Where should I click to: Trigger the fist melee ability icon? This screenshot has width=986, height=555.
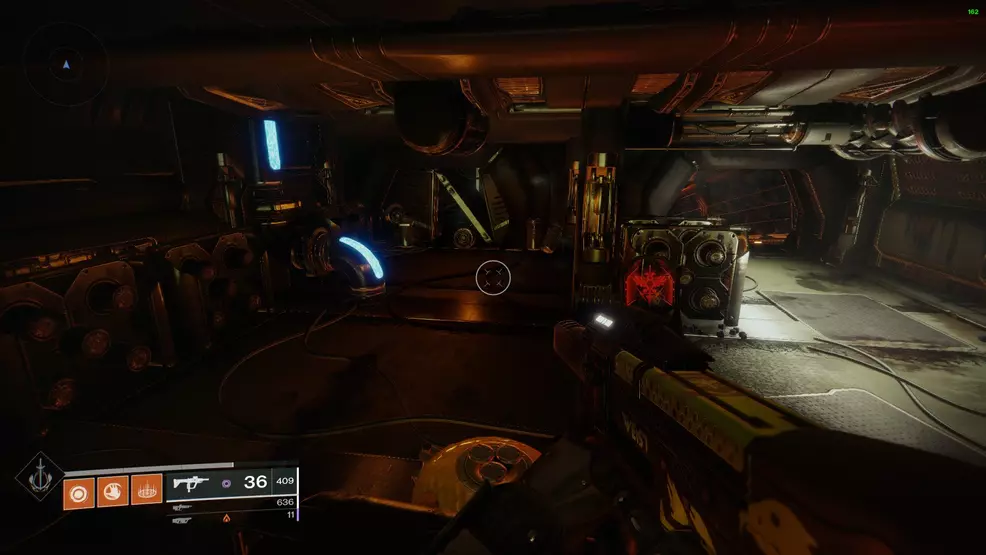[112, 492]
